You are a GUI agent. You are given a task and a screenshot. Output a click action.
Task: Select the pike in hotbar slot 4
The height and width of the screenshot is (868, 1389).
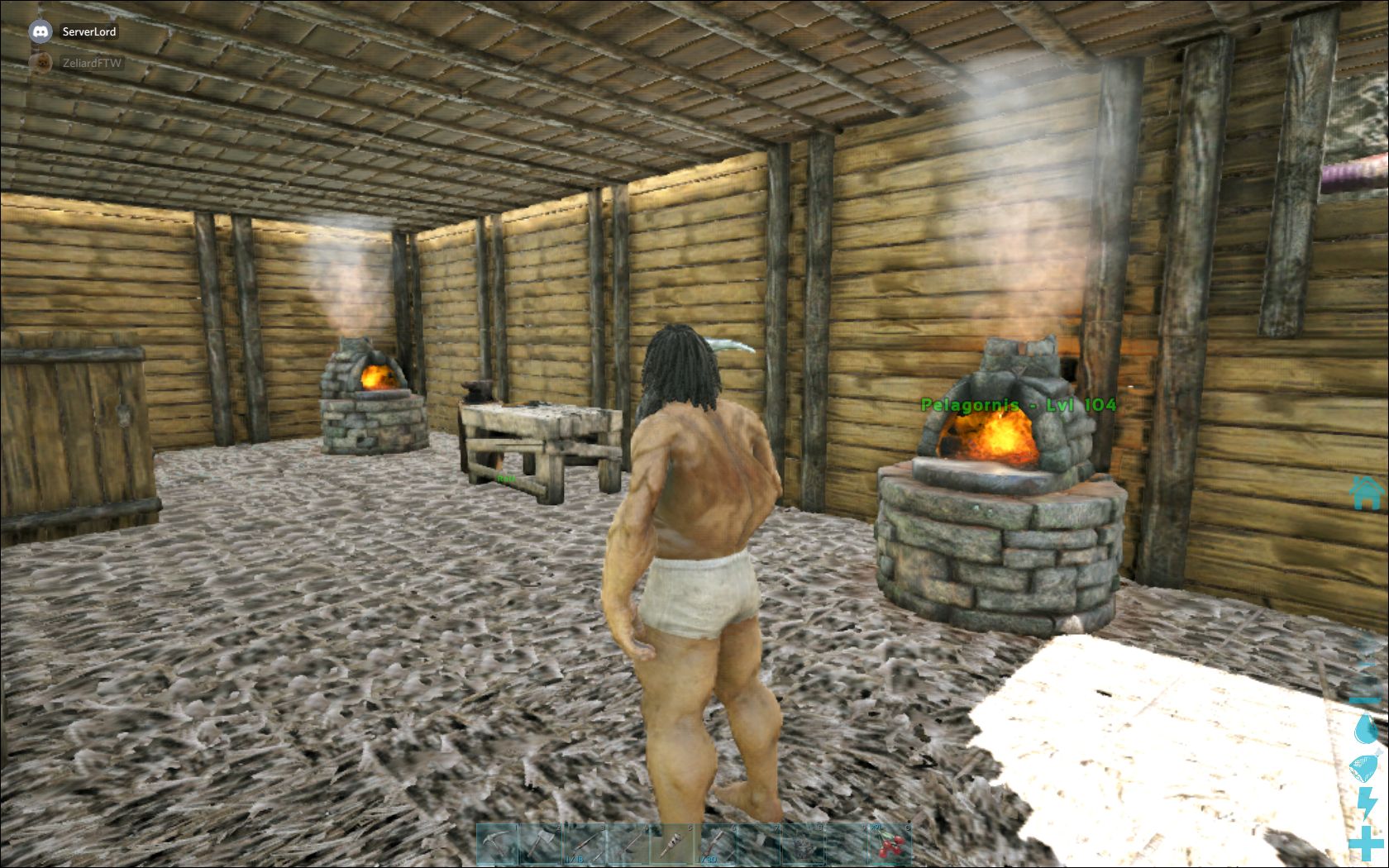coord(629,843)
